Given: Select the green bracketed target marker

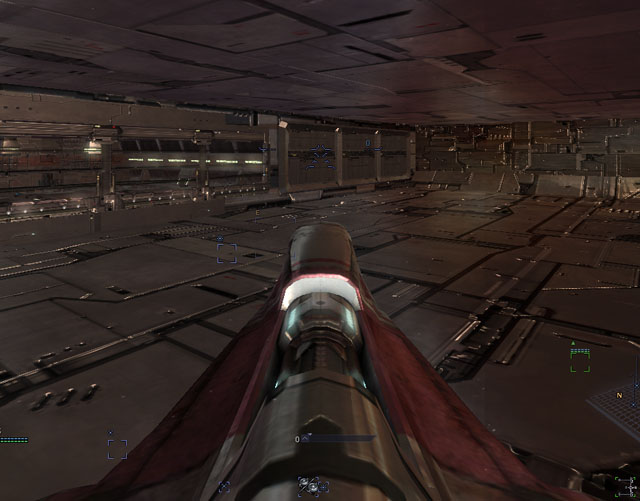Looking at the screenshot, I should pyautogui.click(x=580, y=361).
